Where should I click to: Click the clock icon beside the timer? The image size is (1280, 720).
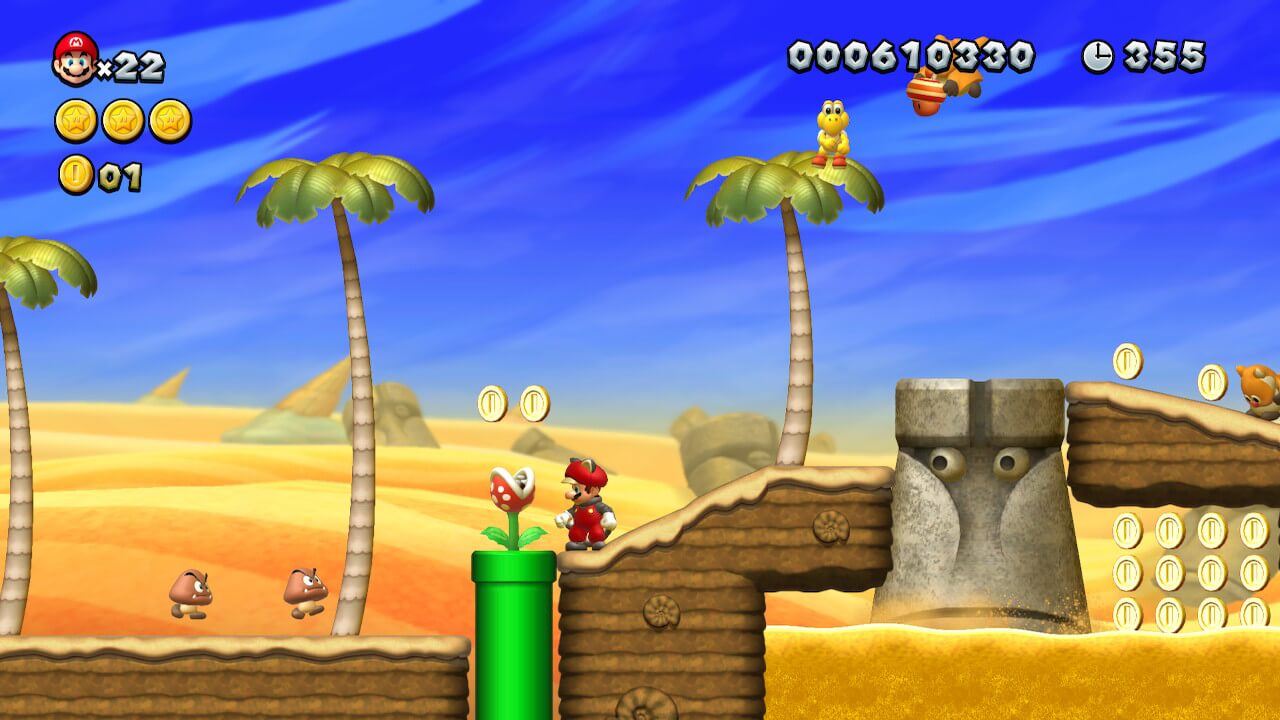click(x=1097, y=56)
